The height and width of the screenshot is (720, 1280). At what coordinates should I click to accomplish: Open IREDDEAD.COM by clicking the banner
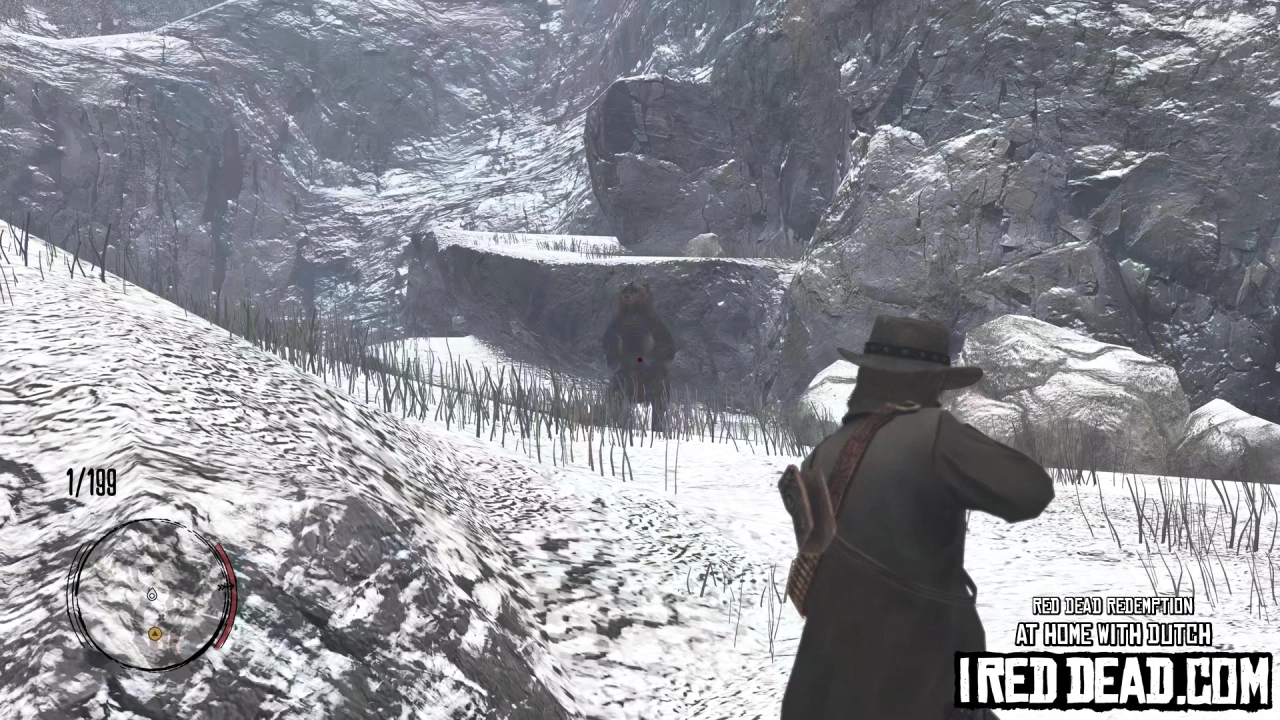click(x=1113, y=676)
